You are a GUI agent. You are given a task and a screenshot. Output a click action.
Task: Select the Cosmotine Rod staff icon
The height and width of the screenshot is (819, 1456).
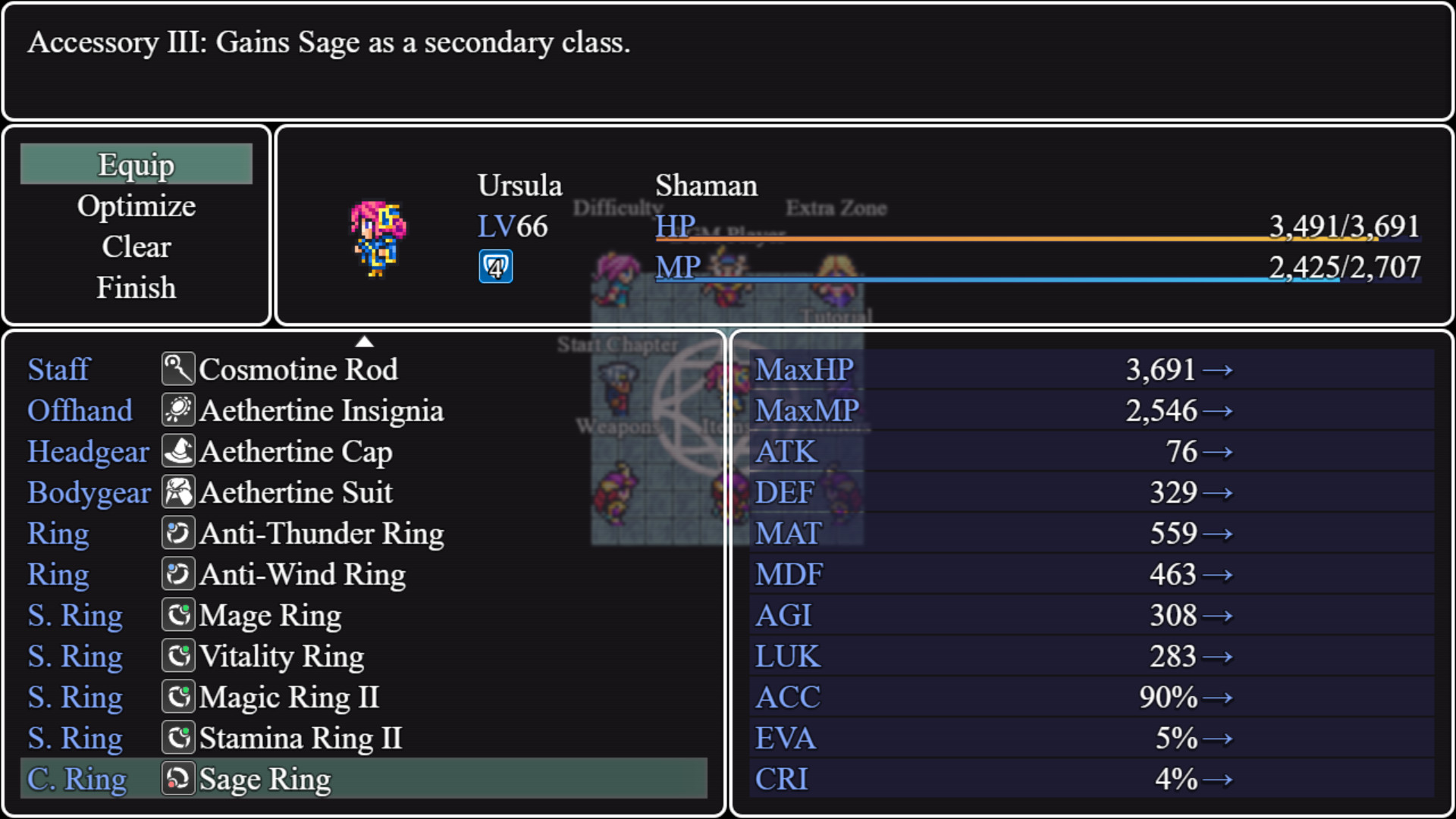[x=178, y=369]
